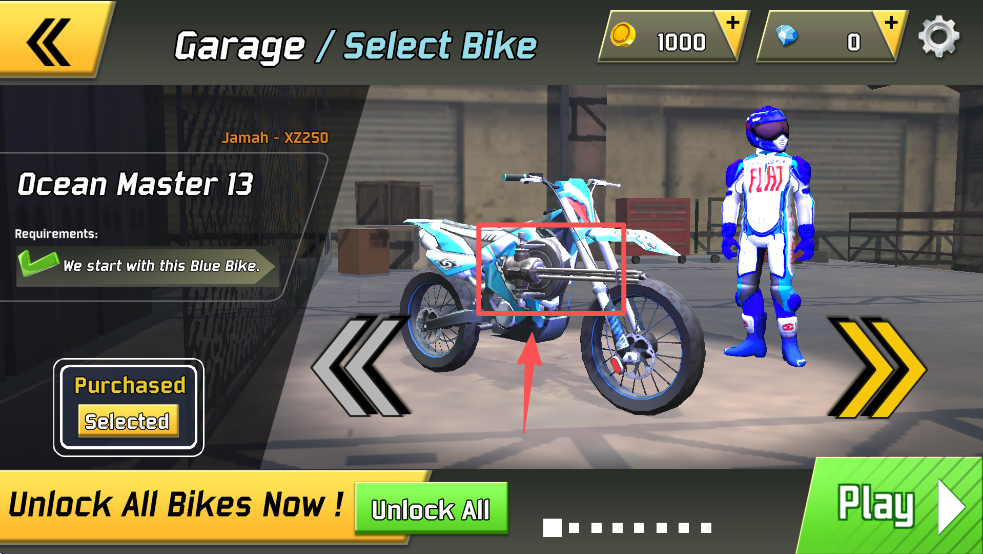
Task: Open the gear settings menu
Action: tap(938, 37)
